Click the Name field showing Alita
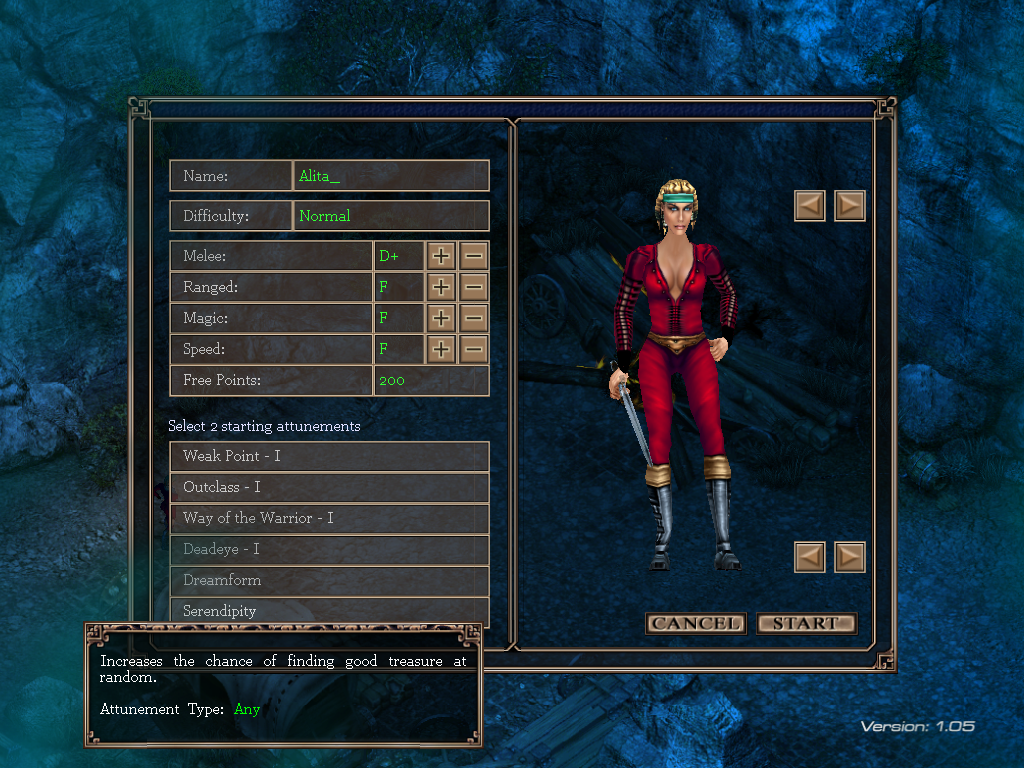This screenshot has width=1024, height=768. 390,176
